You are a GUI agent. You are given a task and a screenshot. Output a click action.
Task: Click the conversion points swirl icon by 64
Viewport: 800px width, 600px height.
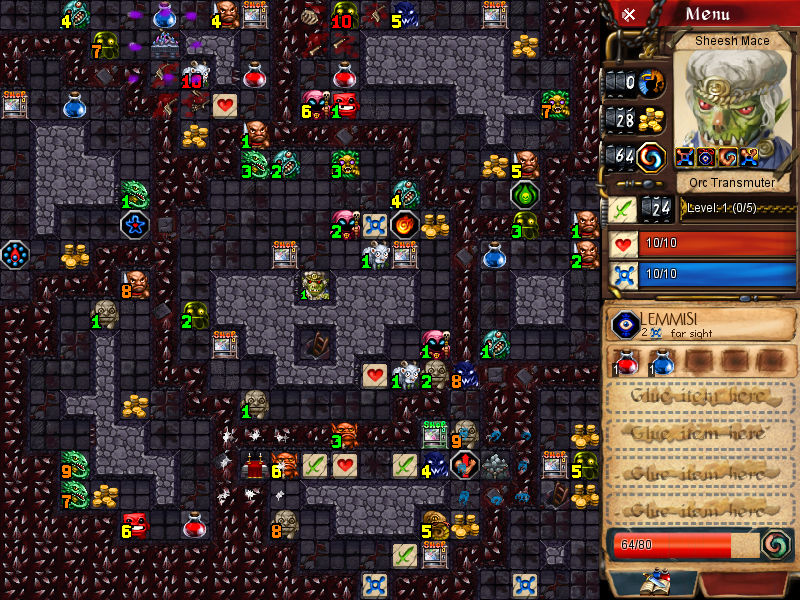click(x=652, y=157)
